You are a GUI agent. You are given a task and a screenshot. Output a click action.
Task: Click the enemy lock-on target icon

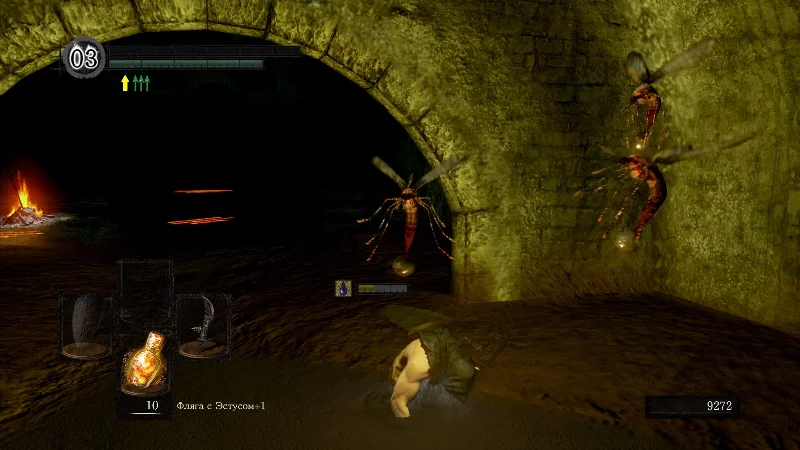pyautogui.click(x=343, y=288)
